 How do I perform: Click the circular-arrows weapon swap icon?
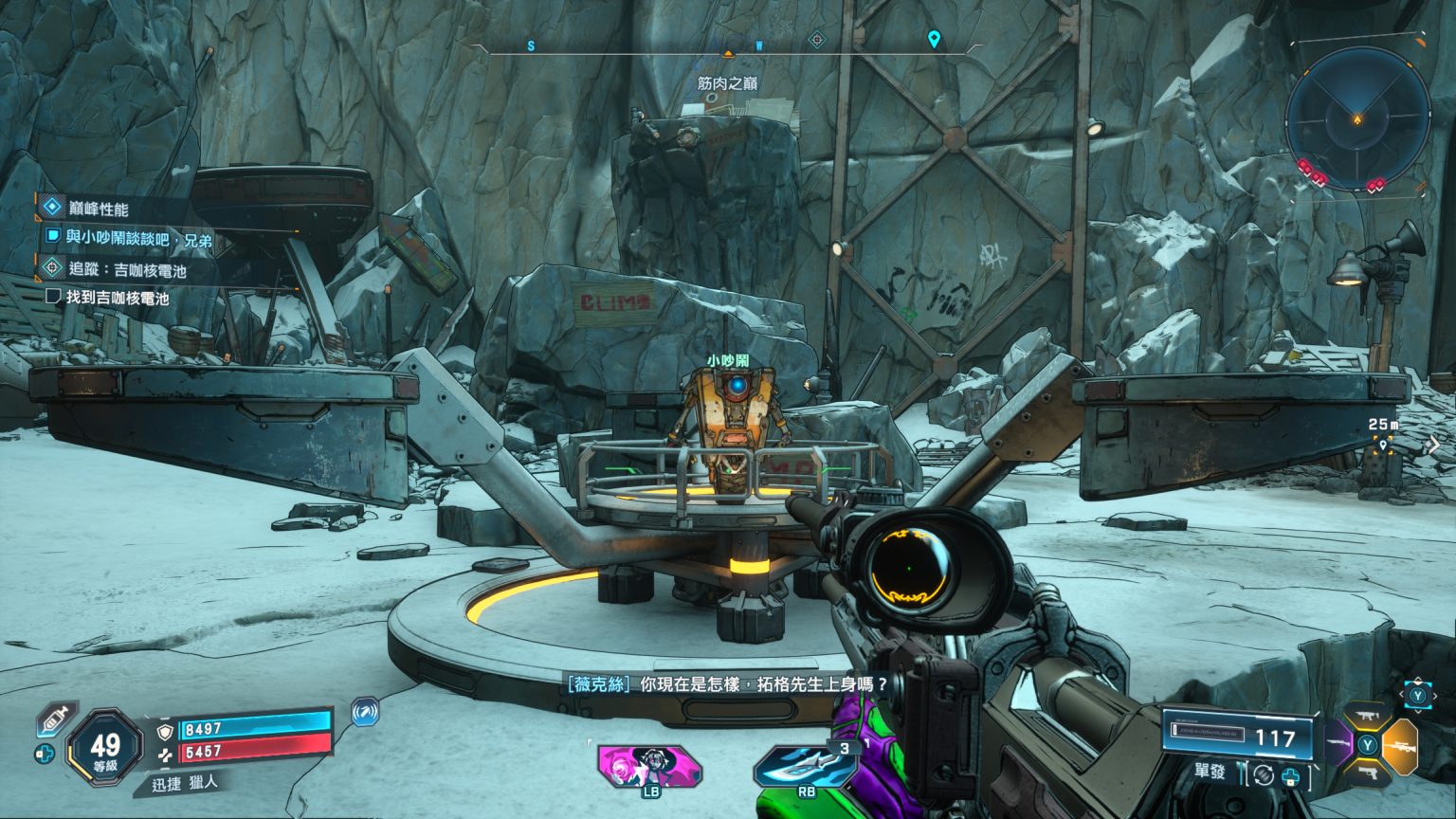tap(1262, 774)
